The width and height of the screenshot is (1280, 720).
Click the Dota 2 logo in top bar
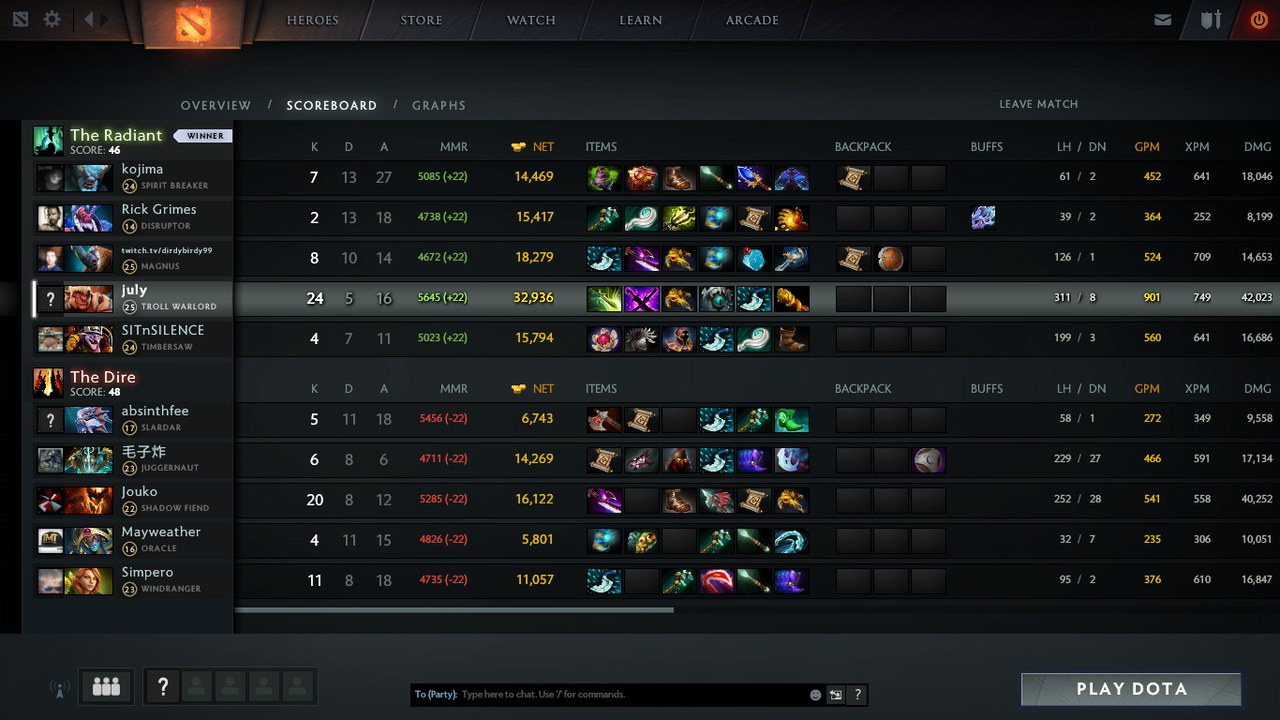pyautogui.click(x=194, y=25)
